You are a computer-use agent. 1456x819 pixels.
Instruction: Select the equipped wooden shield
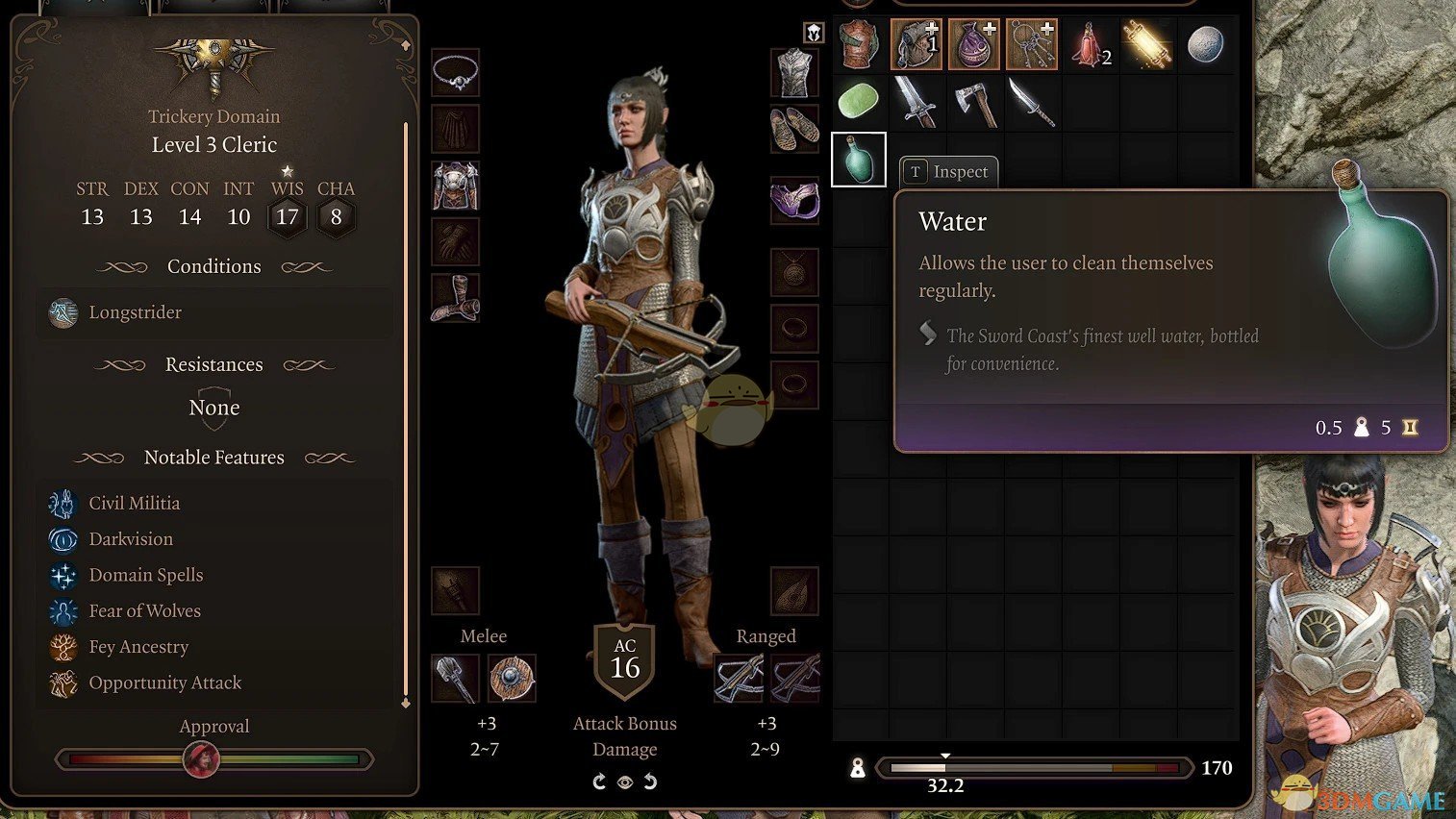(512, 679)
